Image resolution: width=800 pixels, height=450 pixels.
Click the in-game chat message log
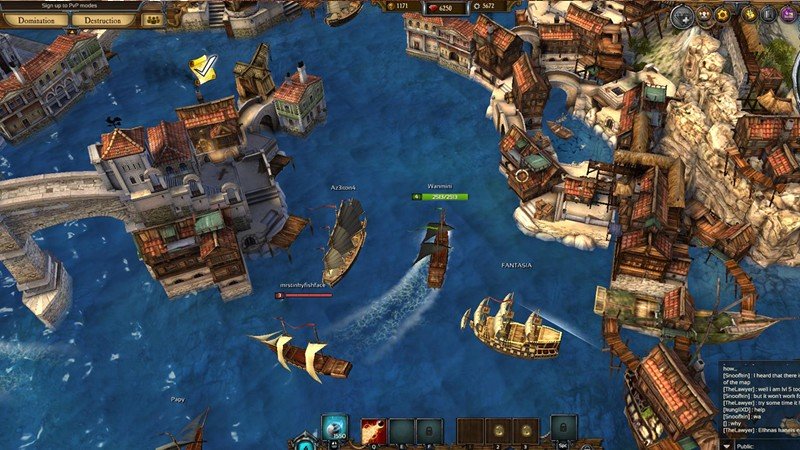click(x=760, y=398)
